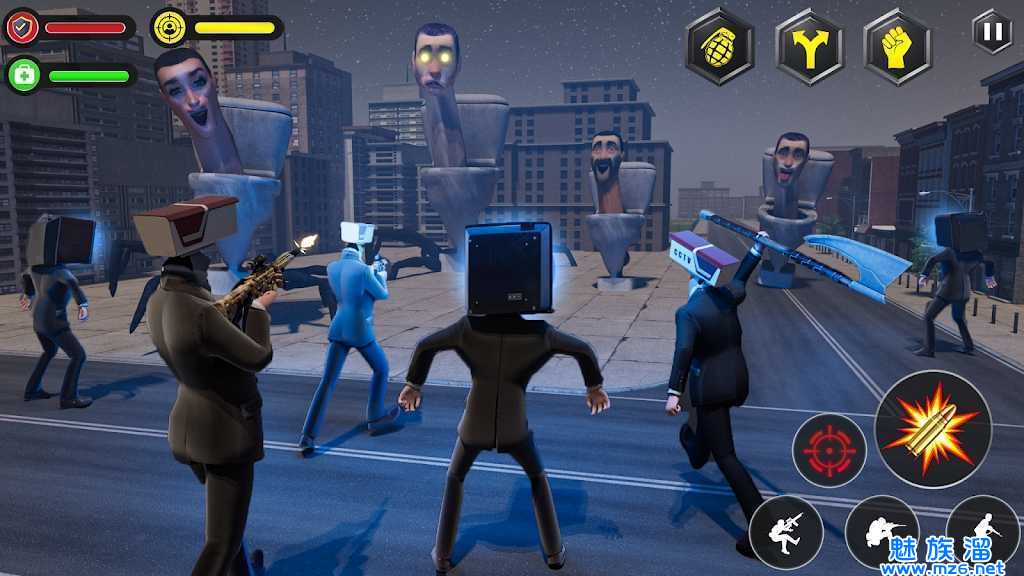Pause the game

pyautogui.click(x=992, y=31)
